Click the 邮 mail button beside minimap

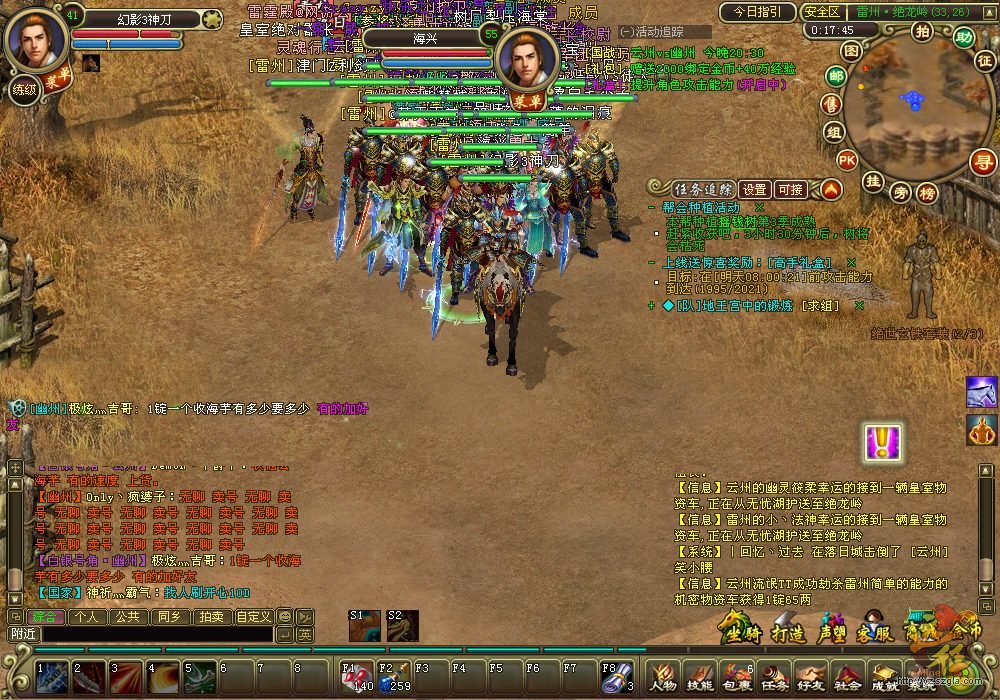pyautogui.click(x=836, y=76)
